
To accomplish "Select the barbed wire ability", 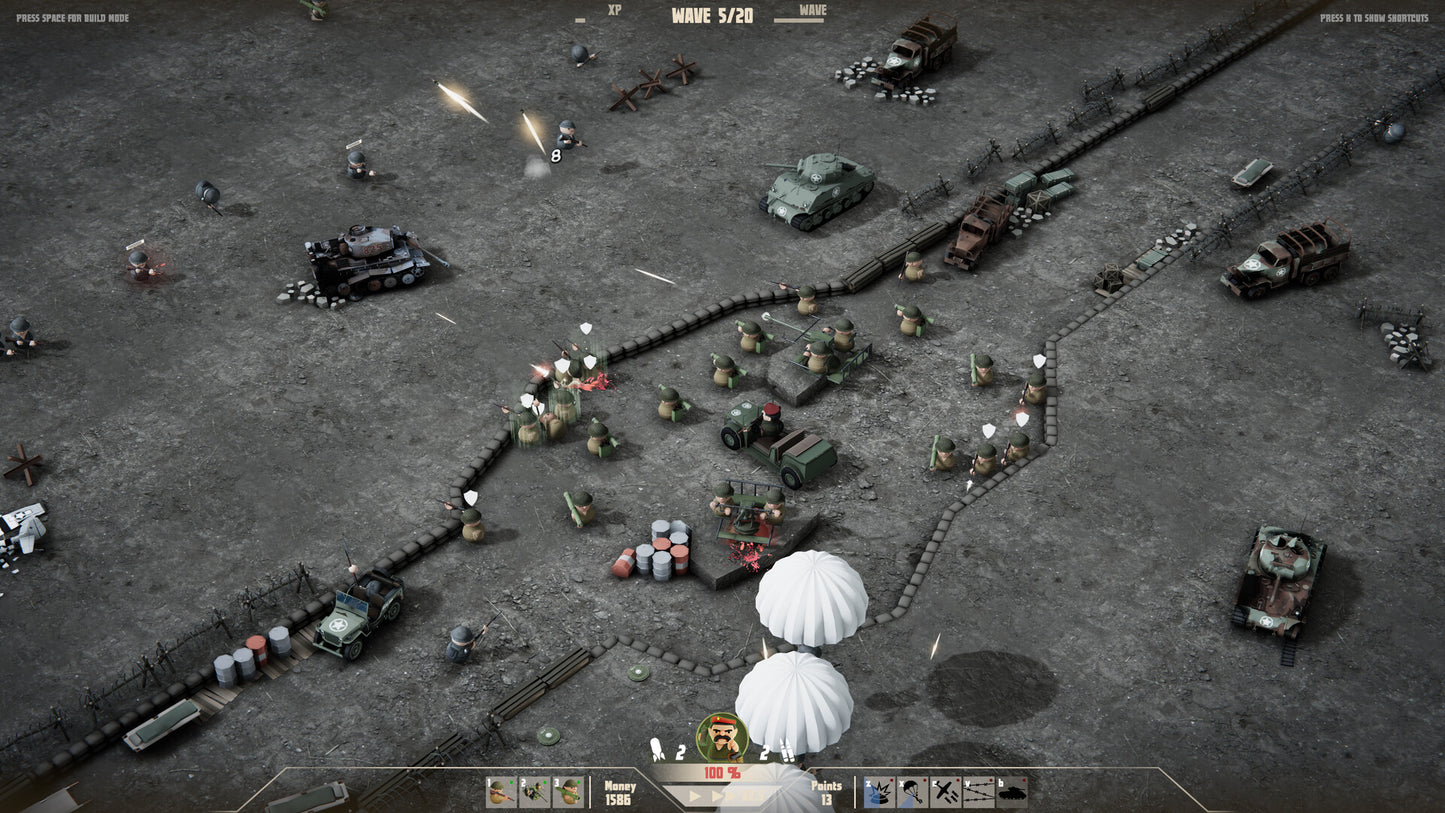I will (x=978, y=792).
